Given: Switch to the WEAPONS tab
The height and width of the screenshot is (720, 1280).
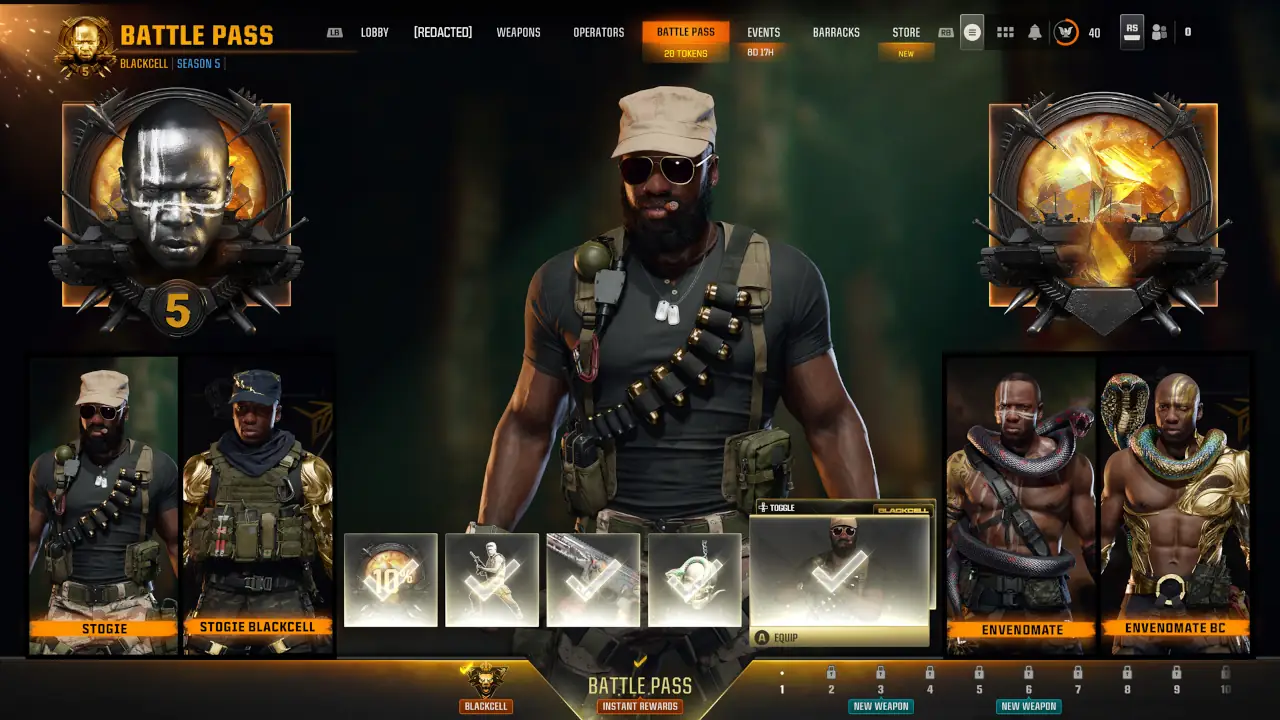Looking at the screenshot, I should pos(518,31).
